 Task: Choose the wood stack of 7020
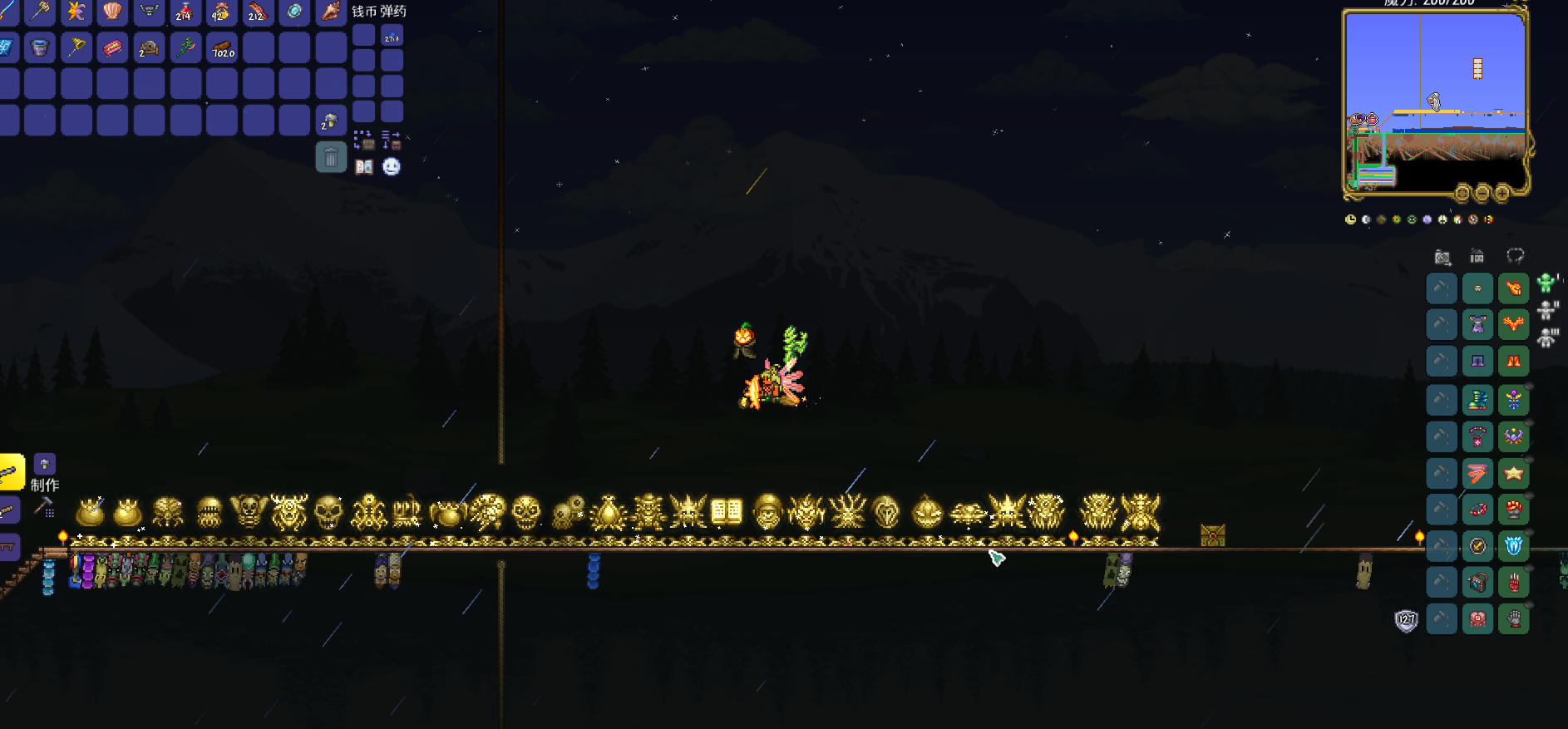pos(222,47)
